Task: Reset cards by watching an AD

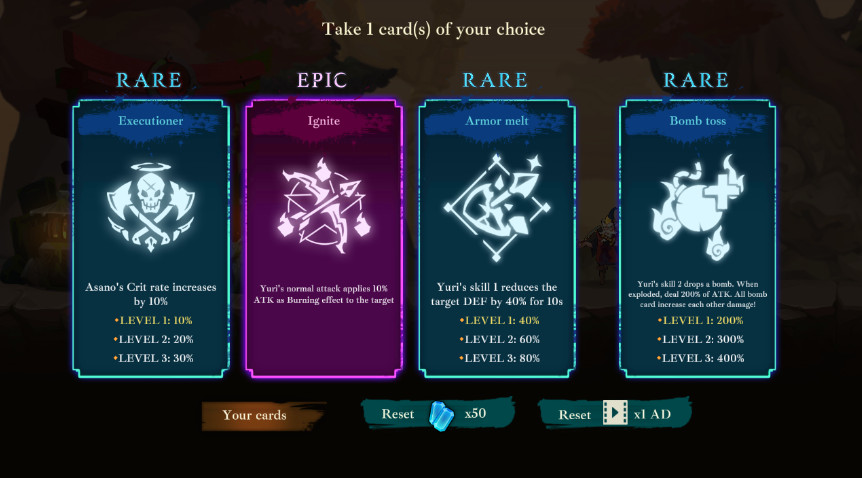Action: (x=614, y=414)
